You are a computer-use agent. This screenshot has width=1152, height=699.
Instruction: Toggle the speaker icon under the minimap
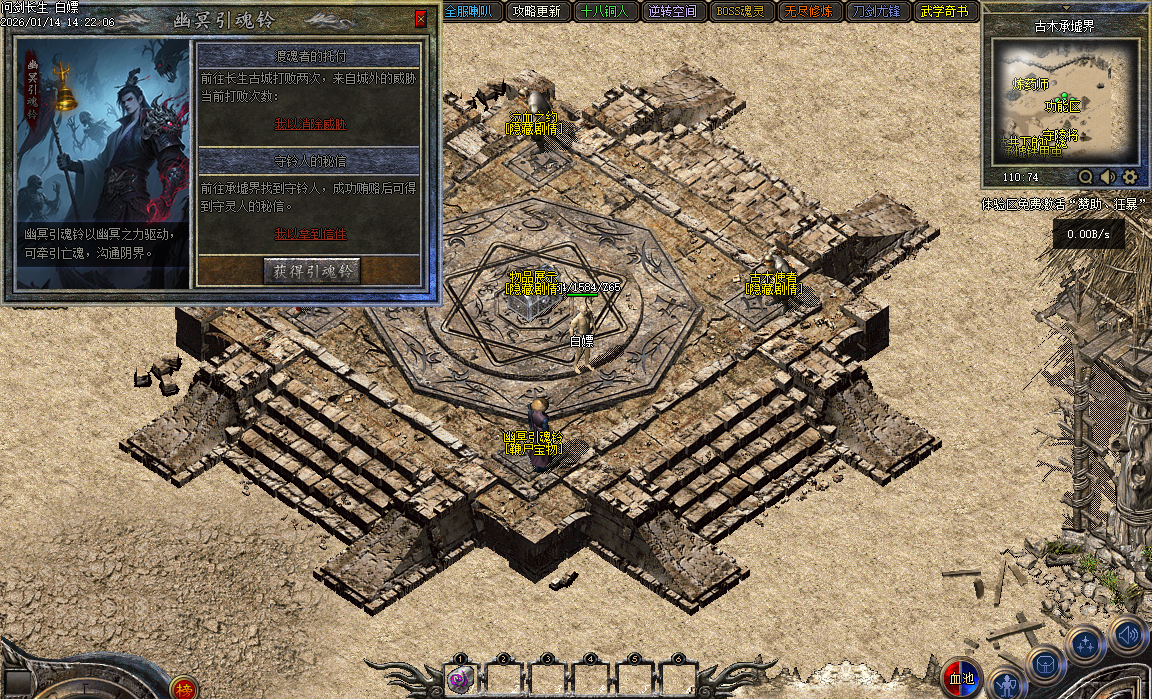1108,177
